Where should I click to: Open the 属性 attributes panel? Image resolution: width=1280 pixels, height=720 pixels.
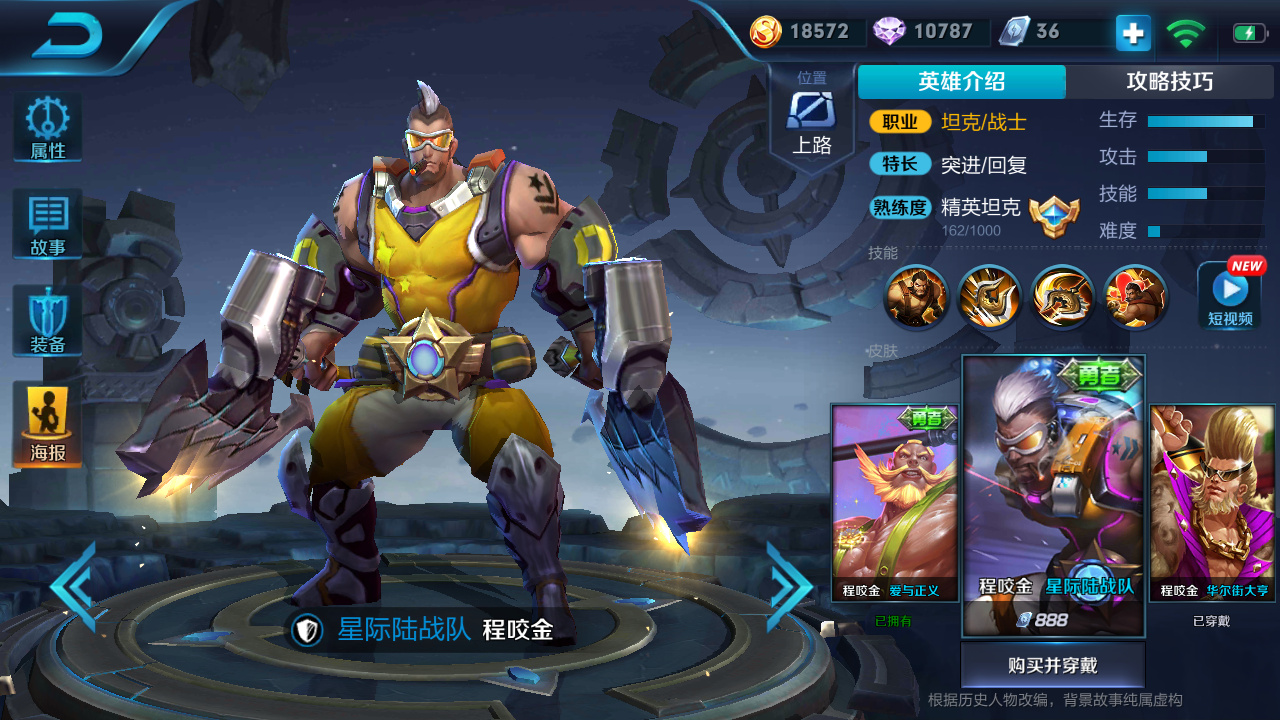tap(47, 128)
